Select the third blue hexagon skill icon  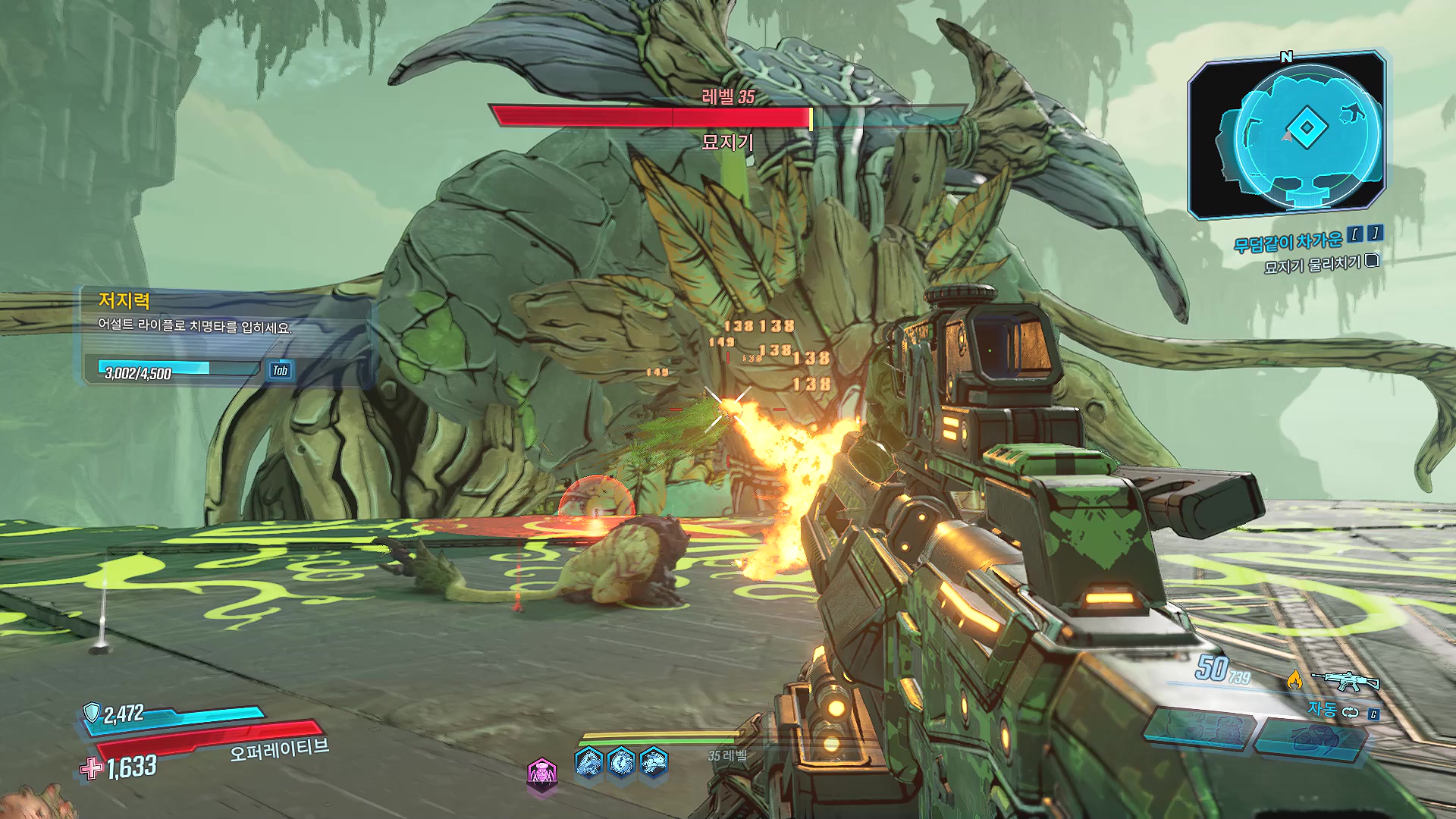(654, 761)
